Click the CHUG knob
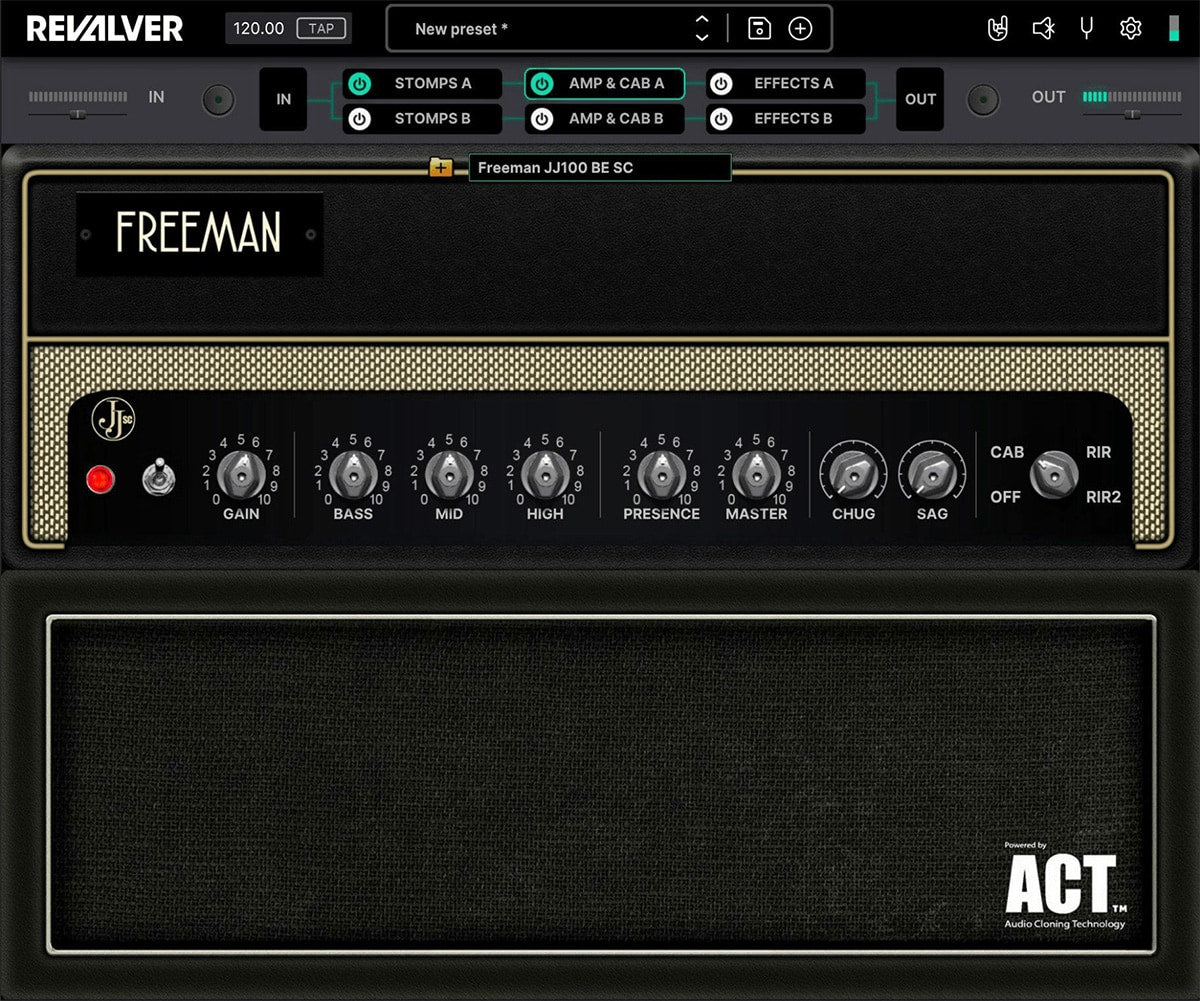Image resolution: width=1200 pixels, height=1001 pixels. pyautogui.click(x=853, y=474)
